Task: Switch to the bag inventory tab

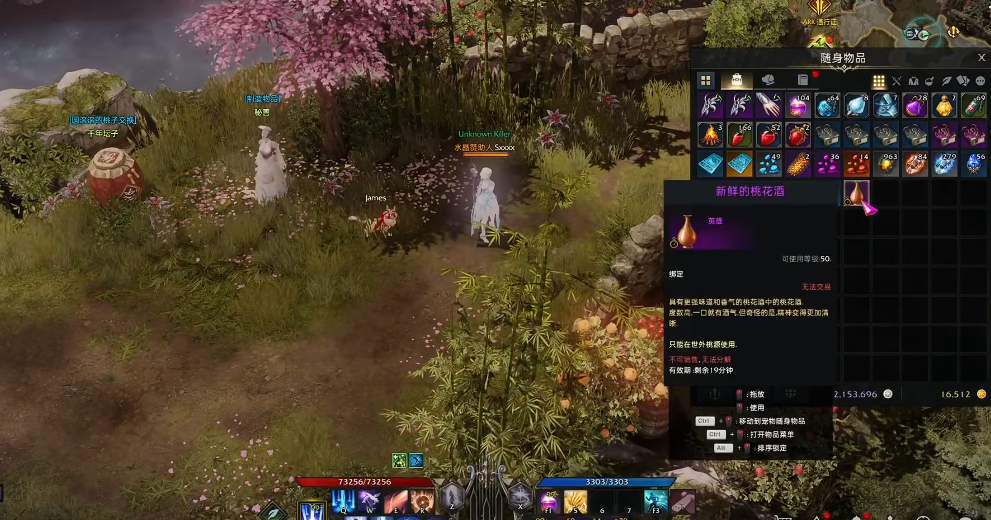Action: point(738,80)
